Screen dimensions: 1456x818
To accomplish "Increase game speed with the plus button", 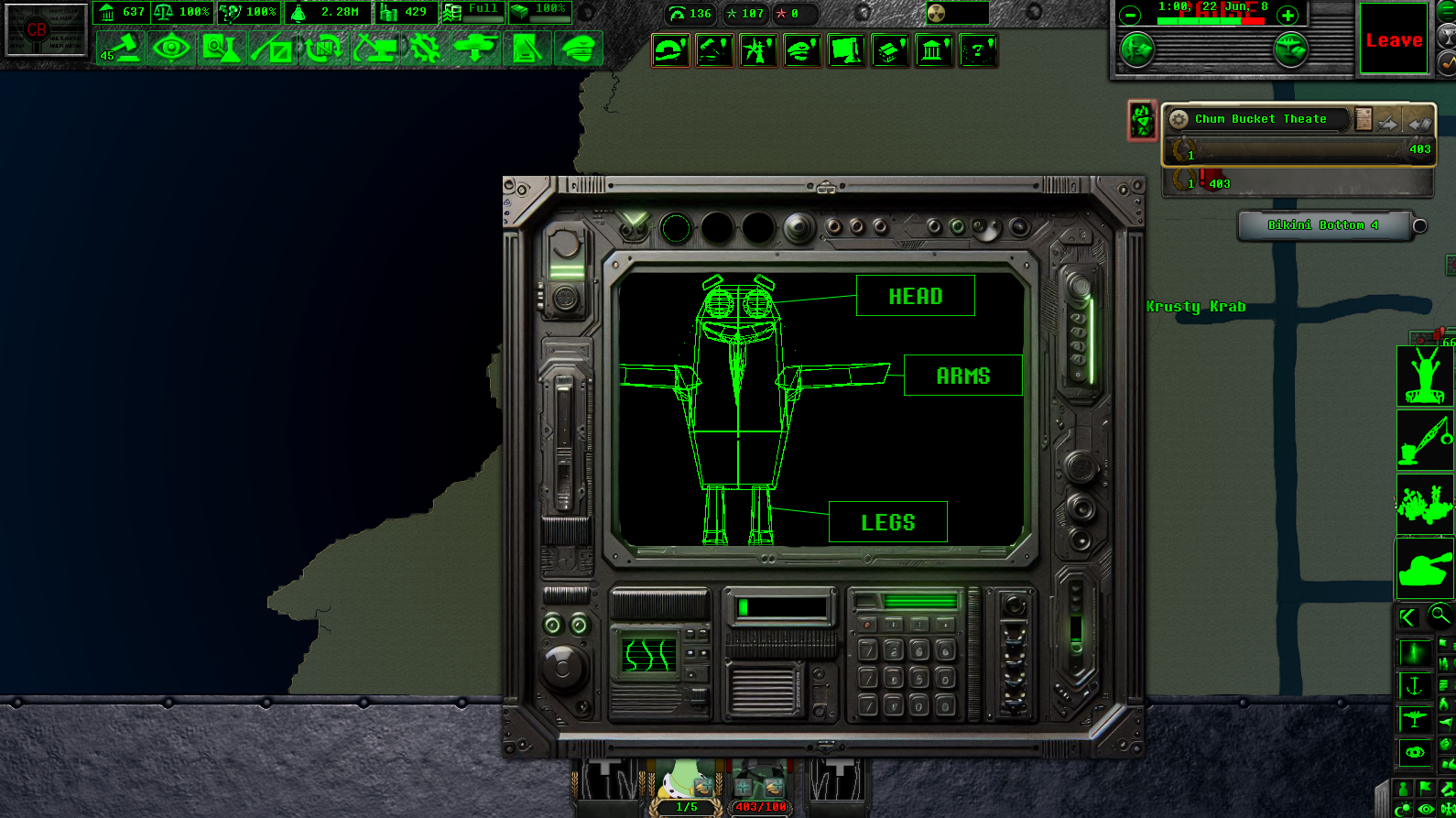I will tap(1288, 16).
